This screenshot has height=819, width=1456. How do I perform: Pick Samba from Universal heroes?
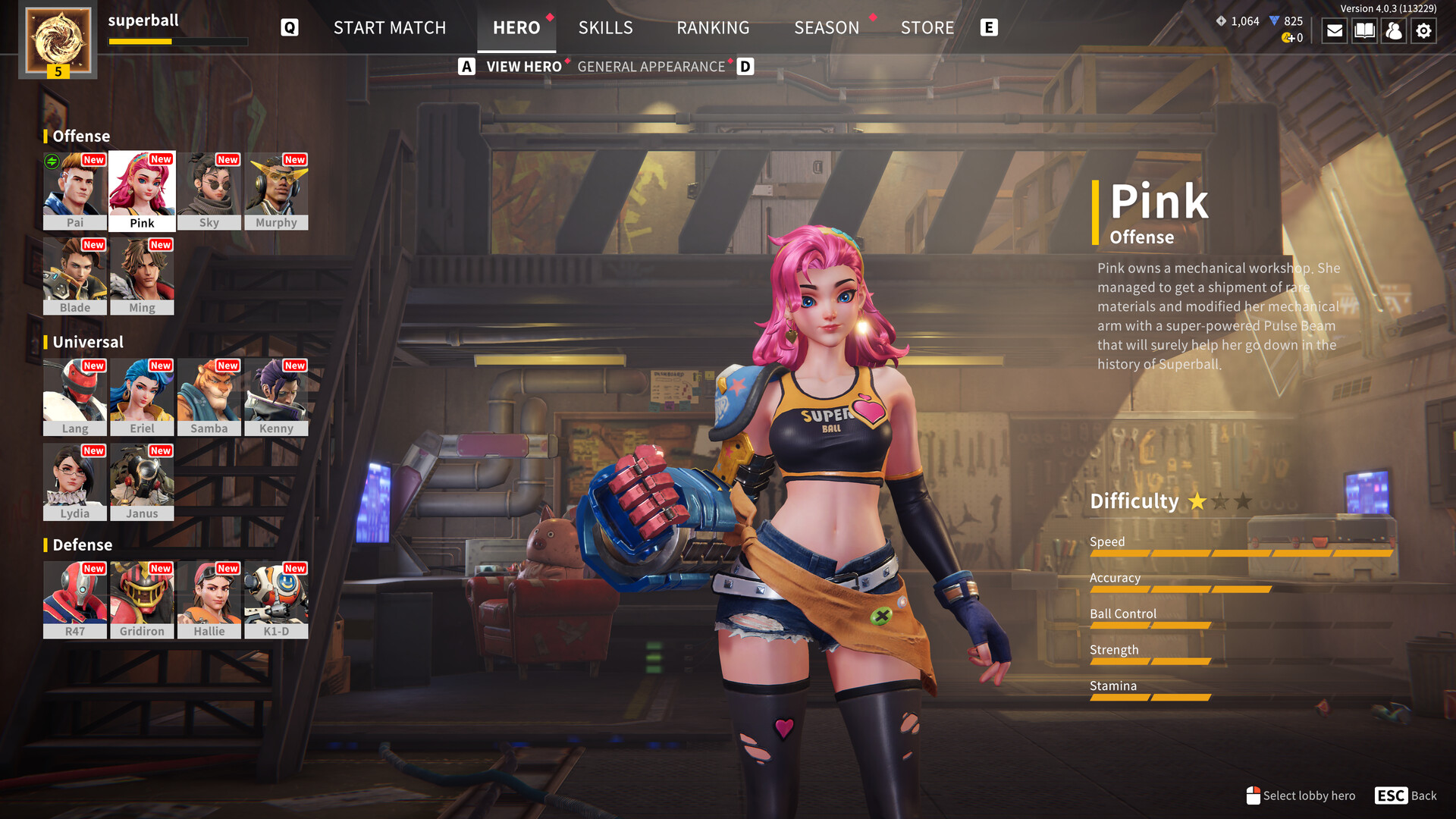tap(209, 397)
